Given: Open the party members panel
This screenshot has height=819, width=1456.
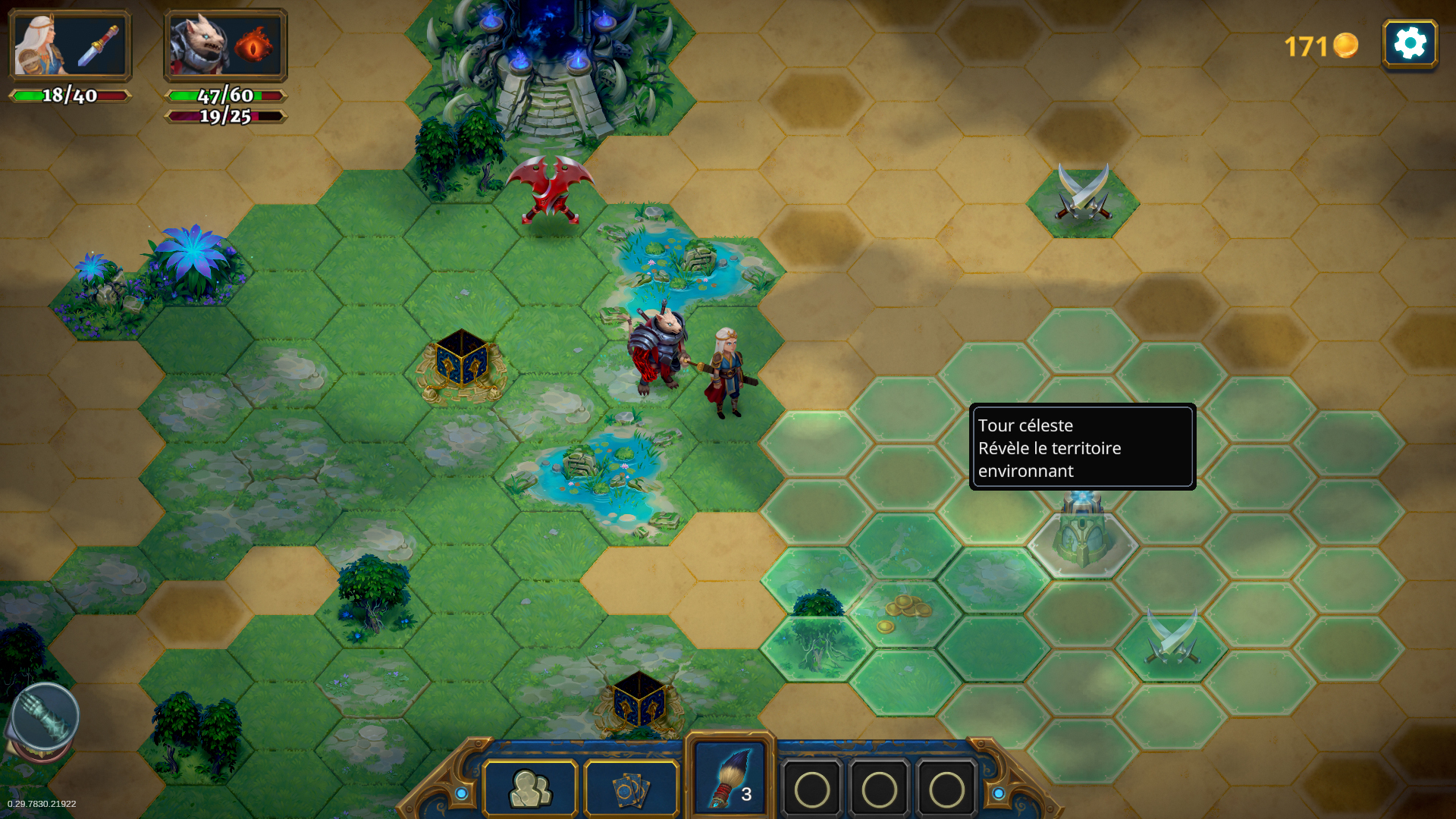Looking at the screenshot, I should coord(530,789).
